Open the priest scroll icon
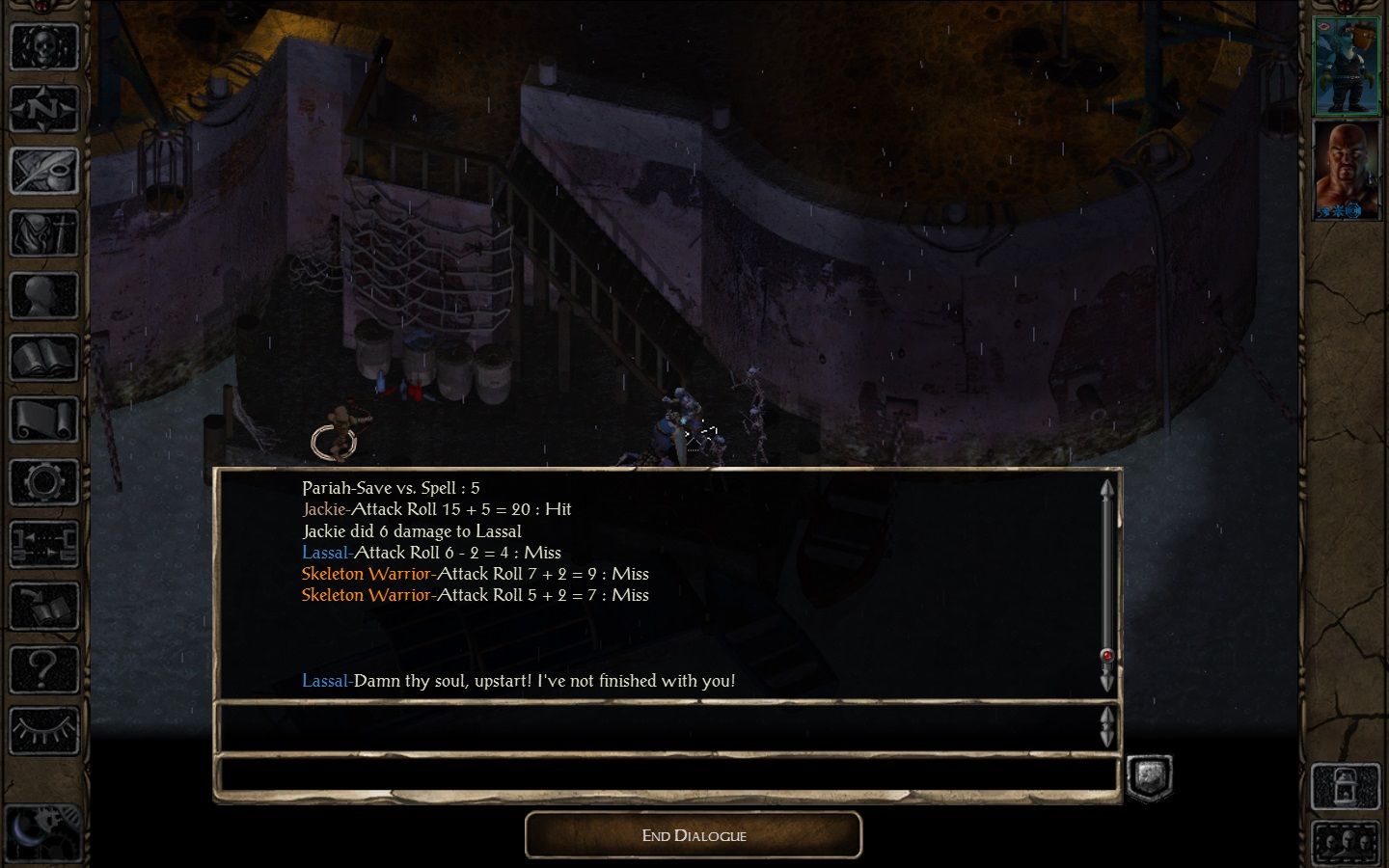 44,420
